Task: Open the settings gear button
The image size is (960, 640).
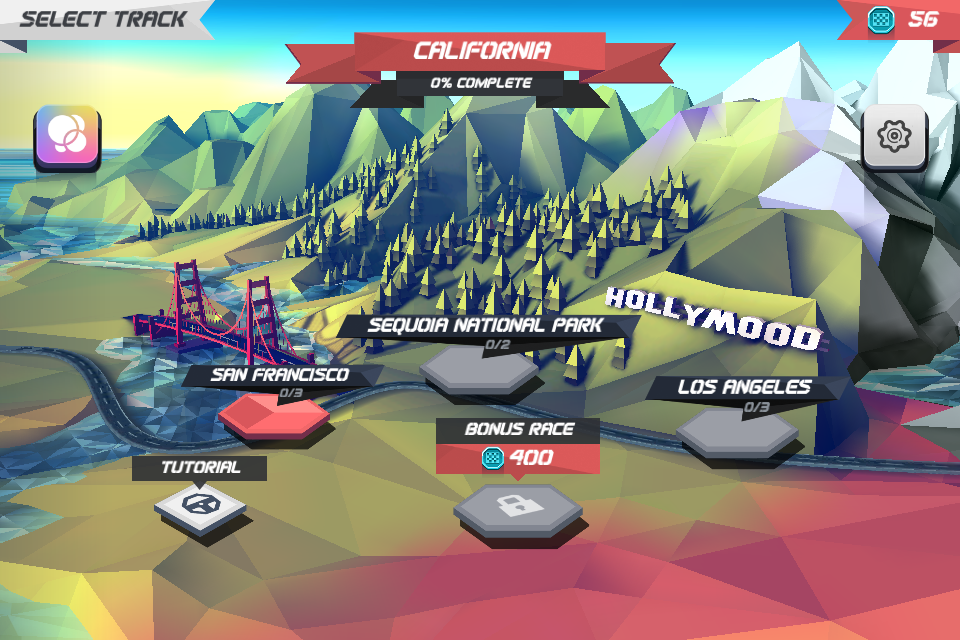Action: pyautogui.click(x=893, y=136)
